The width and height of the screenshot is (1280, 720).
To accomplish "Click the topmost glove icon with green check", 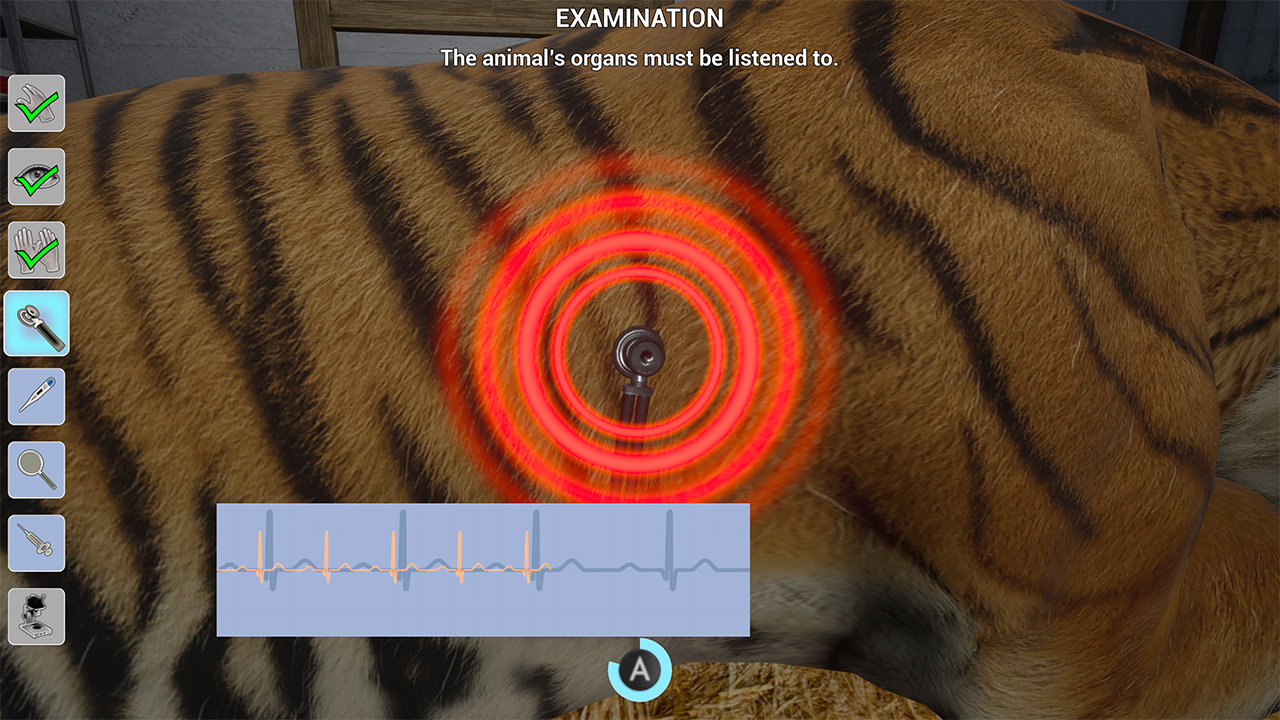I will click(x=36, y=103).
